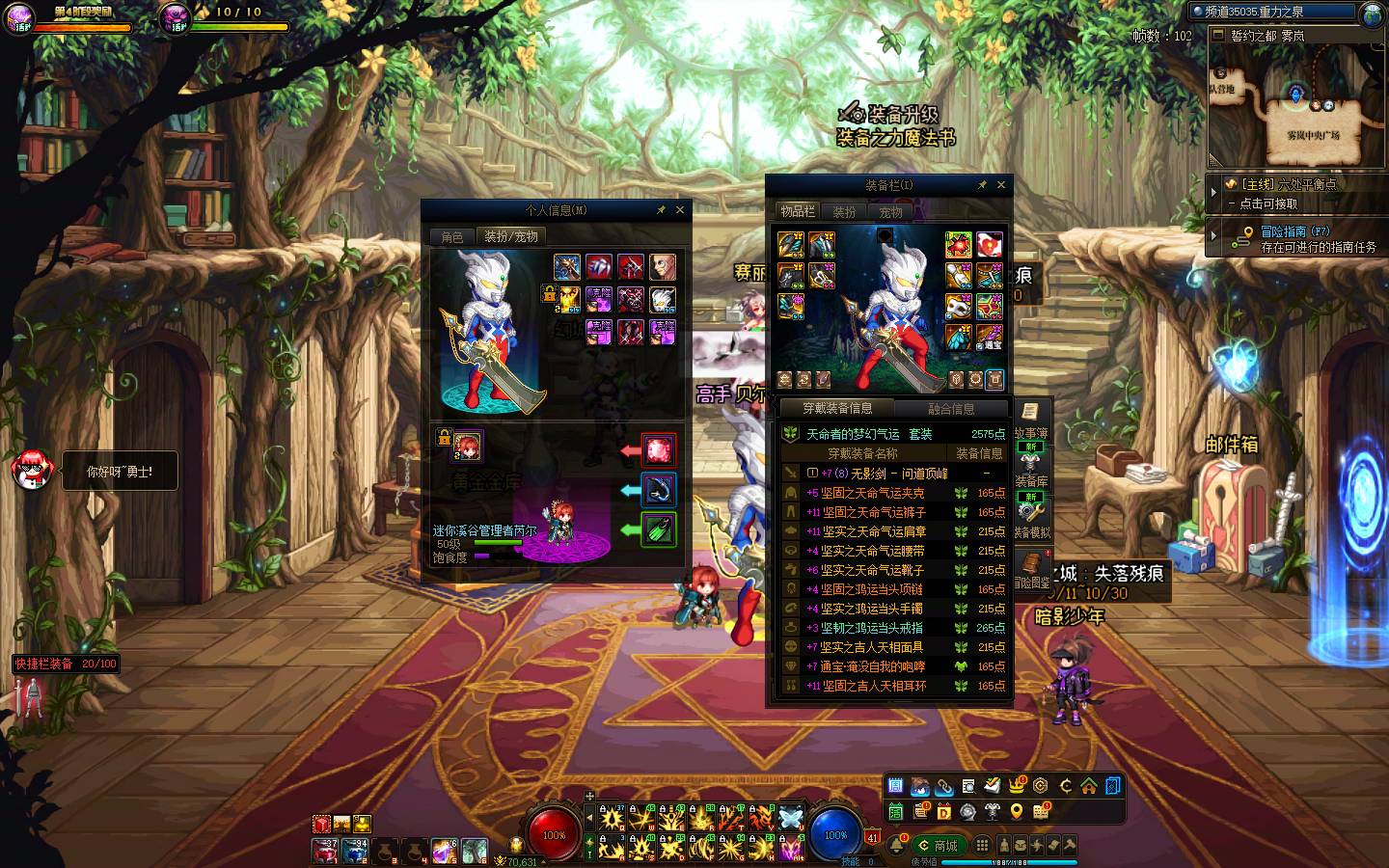Open the 宠物 pet tab

point(890,212)
